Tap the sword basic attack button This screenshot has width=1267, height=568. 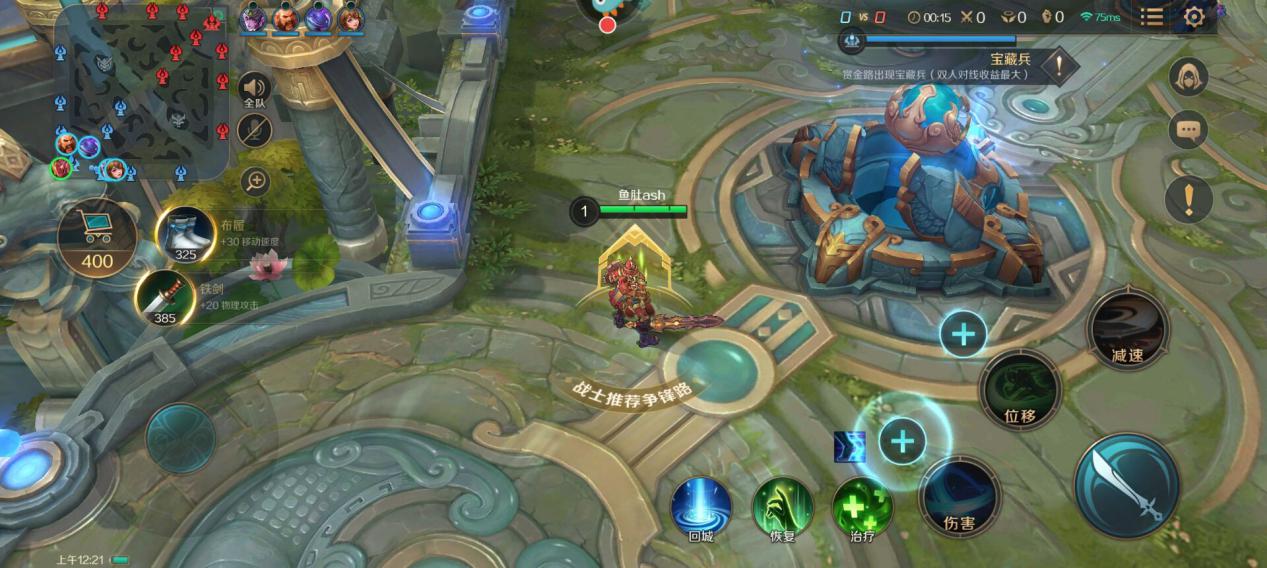pyautogui.click(x=1127, y=485)
